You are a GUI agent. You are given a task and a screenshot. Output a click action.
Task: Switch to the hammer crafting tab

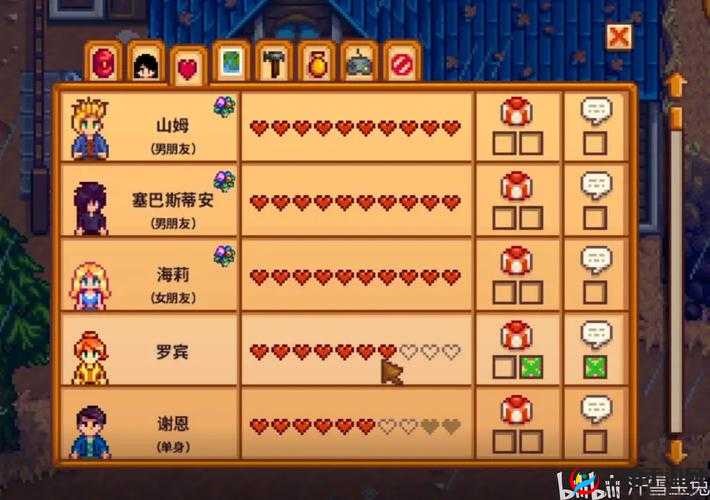273,62
